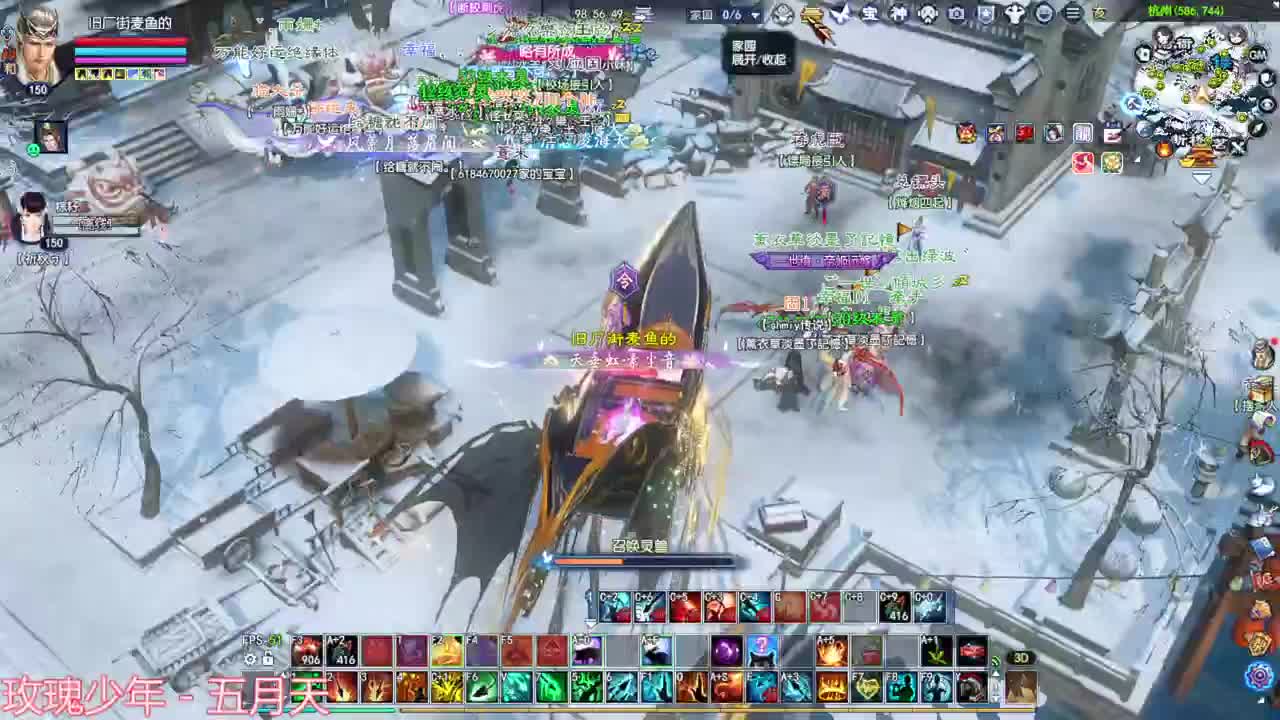The width and height of the screenshot is (1280, 720).
Task: Click the settings gear above the hotbar
Action: click(x=249, y=658)
